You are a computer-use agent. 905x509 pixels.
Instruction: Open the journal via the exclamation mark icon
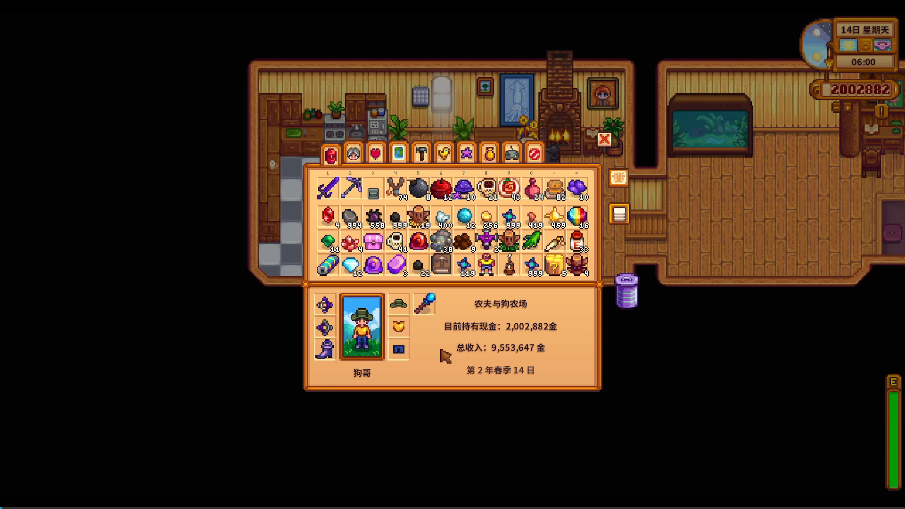(881, 112)
